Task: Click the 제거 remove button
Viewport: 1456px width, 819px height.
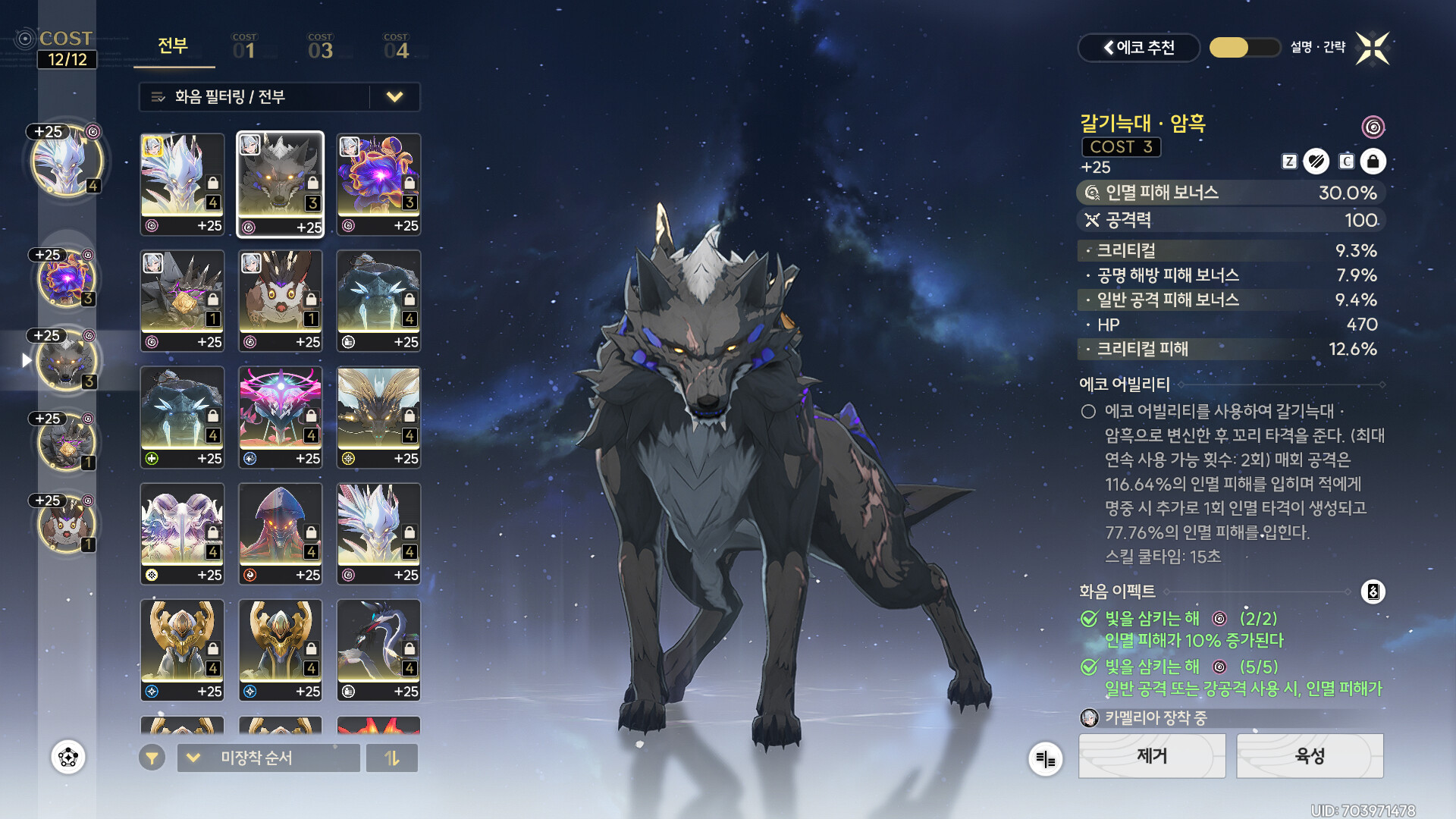Action: click(1151, 756)
